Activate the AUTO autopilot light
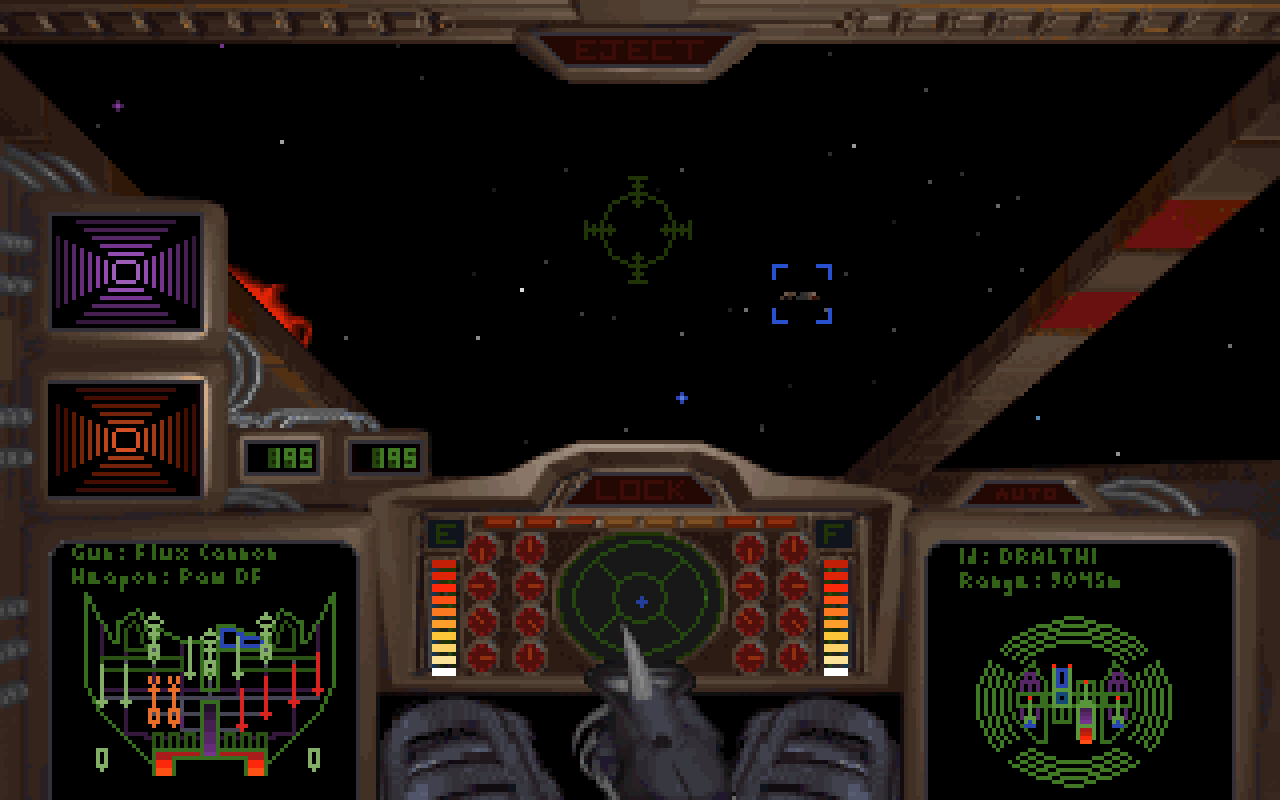The height and width of the screenshot is (800, 1280). click(1027, 494)
